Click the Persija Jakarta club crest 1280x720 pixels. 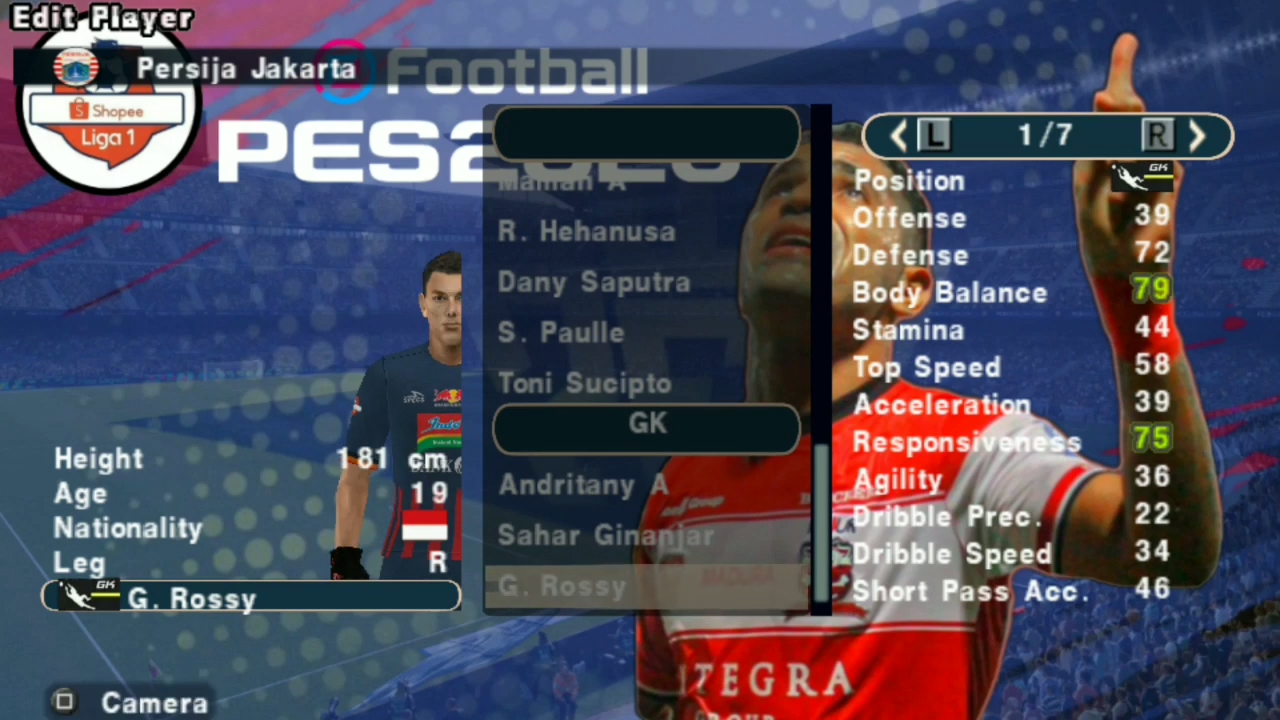[78, 67]
